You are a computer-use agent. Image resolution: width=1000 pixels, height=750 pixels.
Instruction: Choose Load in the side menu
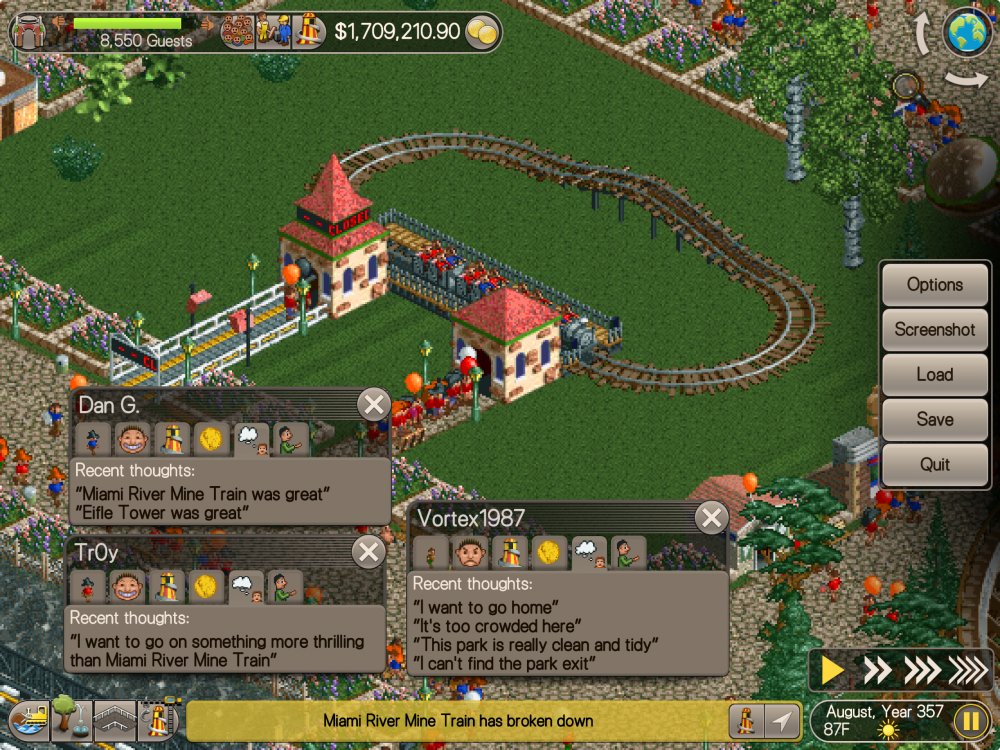pos(934,375)
